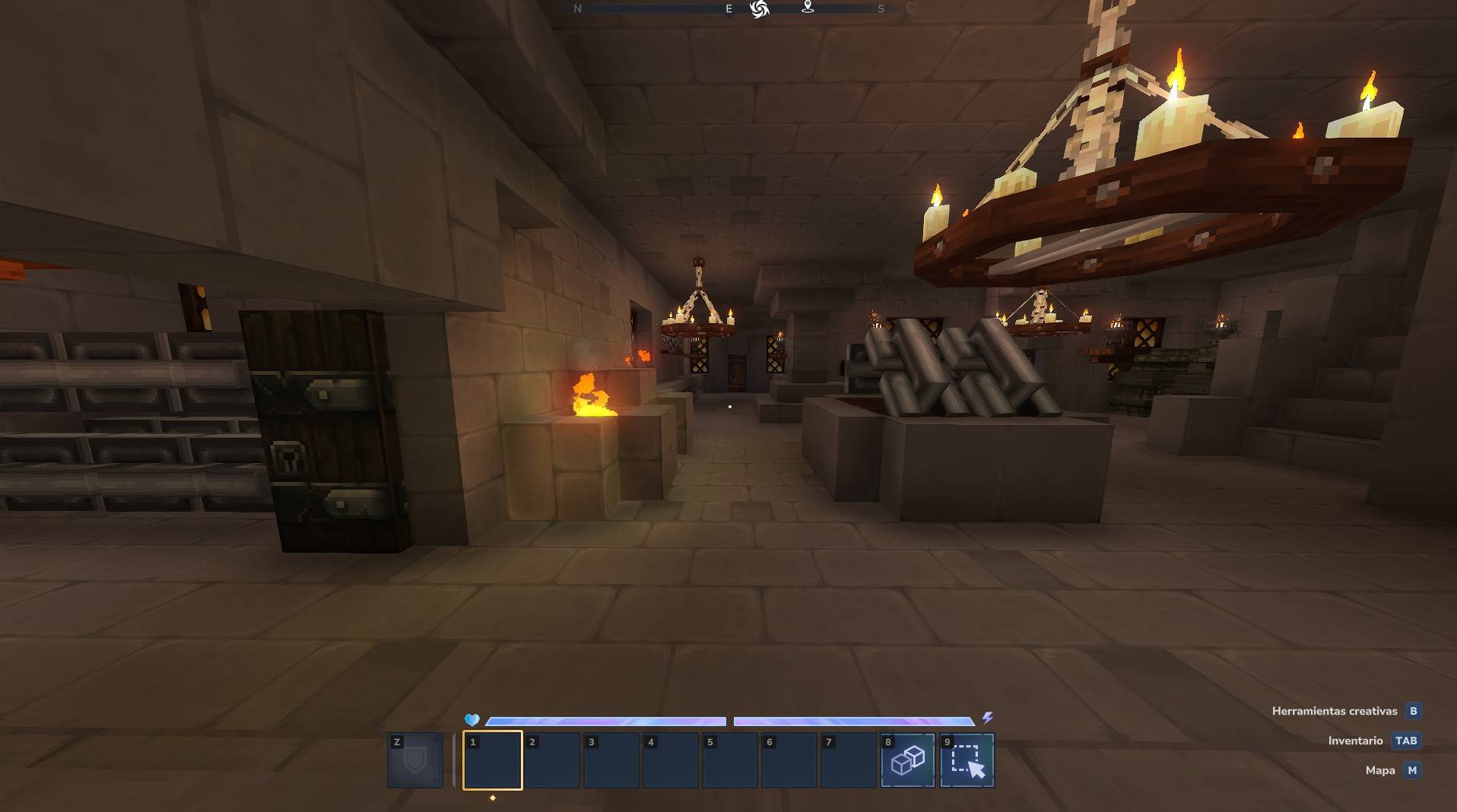Screen dimensions: 1457x812
Task: Select the selection cursor tool in slot 9
Action: 967,760
